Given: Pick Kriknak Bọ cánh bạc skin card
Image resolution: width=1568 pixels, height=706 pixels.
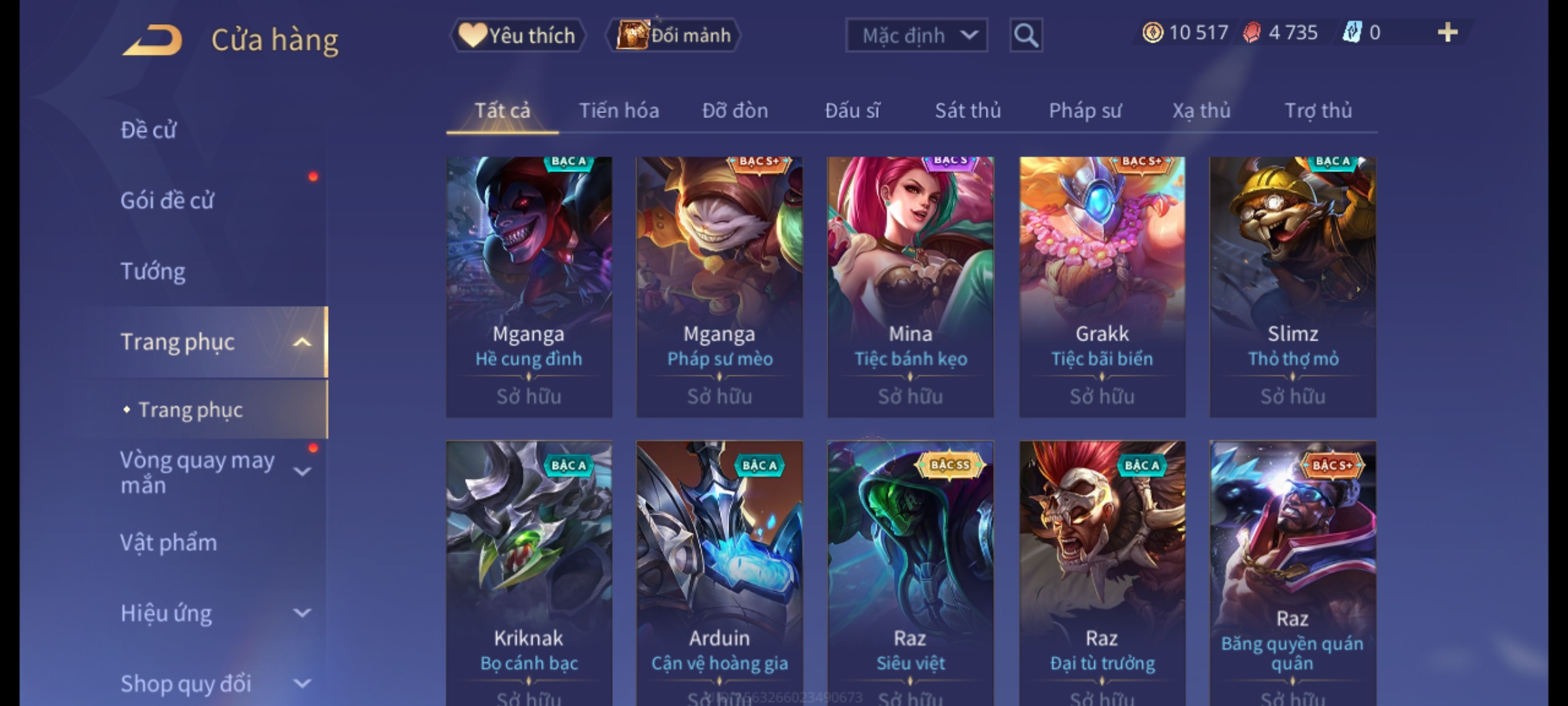Looking at the screenshot, I should (529, 569).
